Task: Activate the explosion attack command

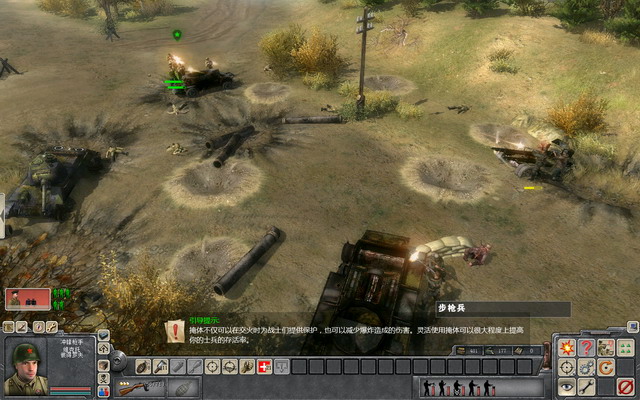Action: coord(567,347)
